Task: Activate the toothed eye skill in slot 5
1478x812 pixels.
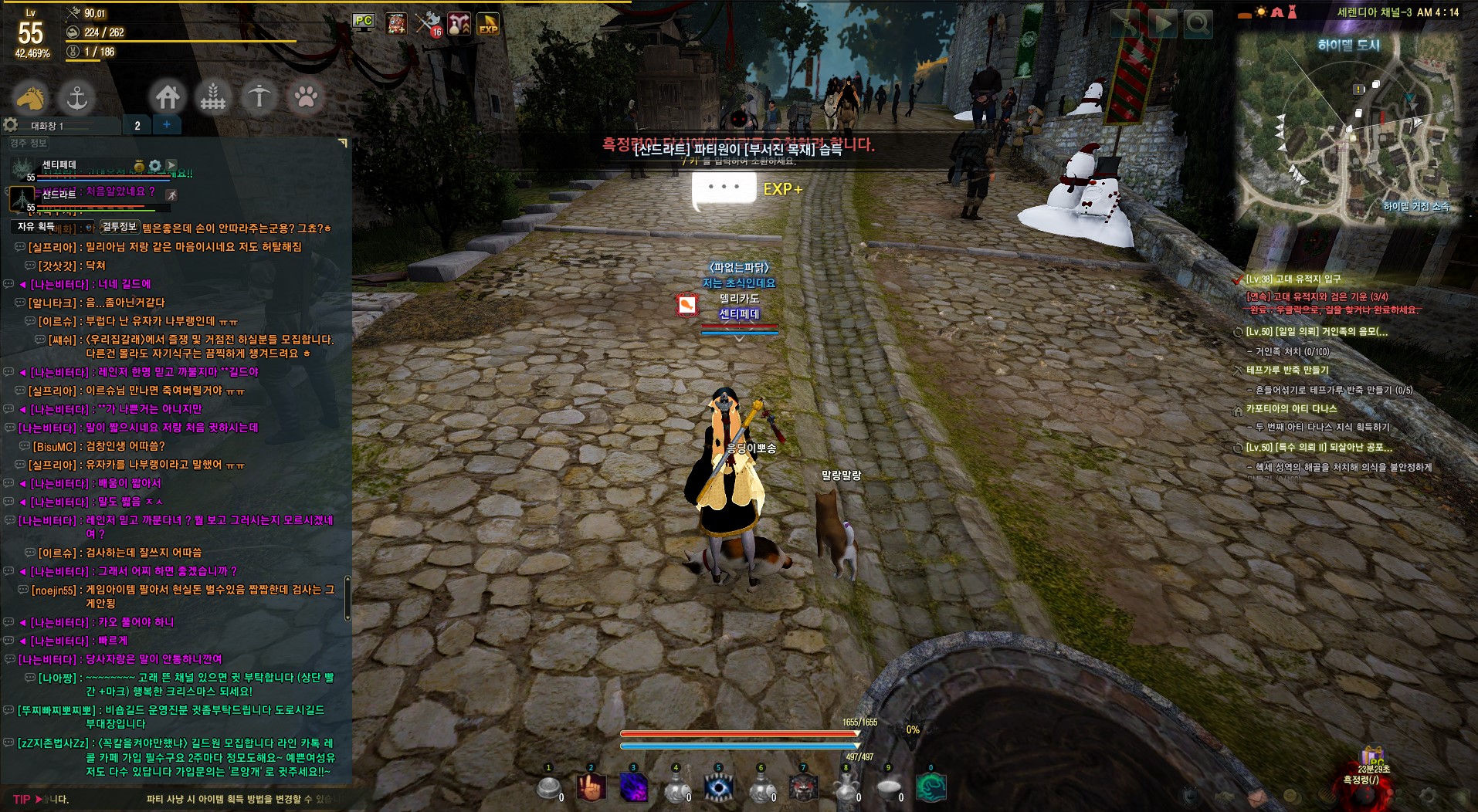Action: [719, 787]
